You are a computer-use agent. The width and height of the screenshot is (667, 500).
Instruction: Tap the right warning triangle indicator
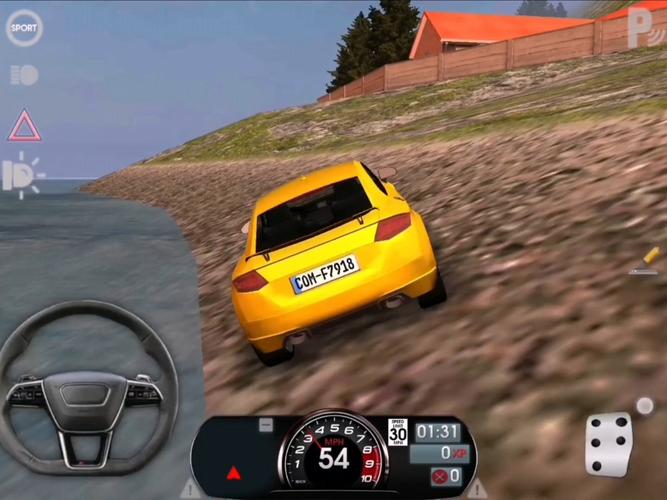pos(477,489)
